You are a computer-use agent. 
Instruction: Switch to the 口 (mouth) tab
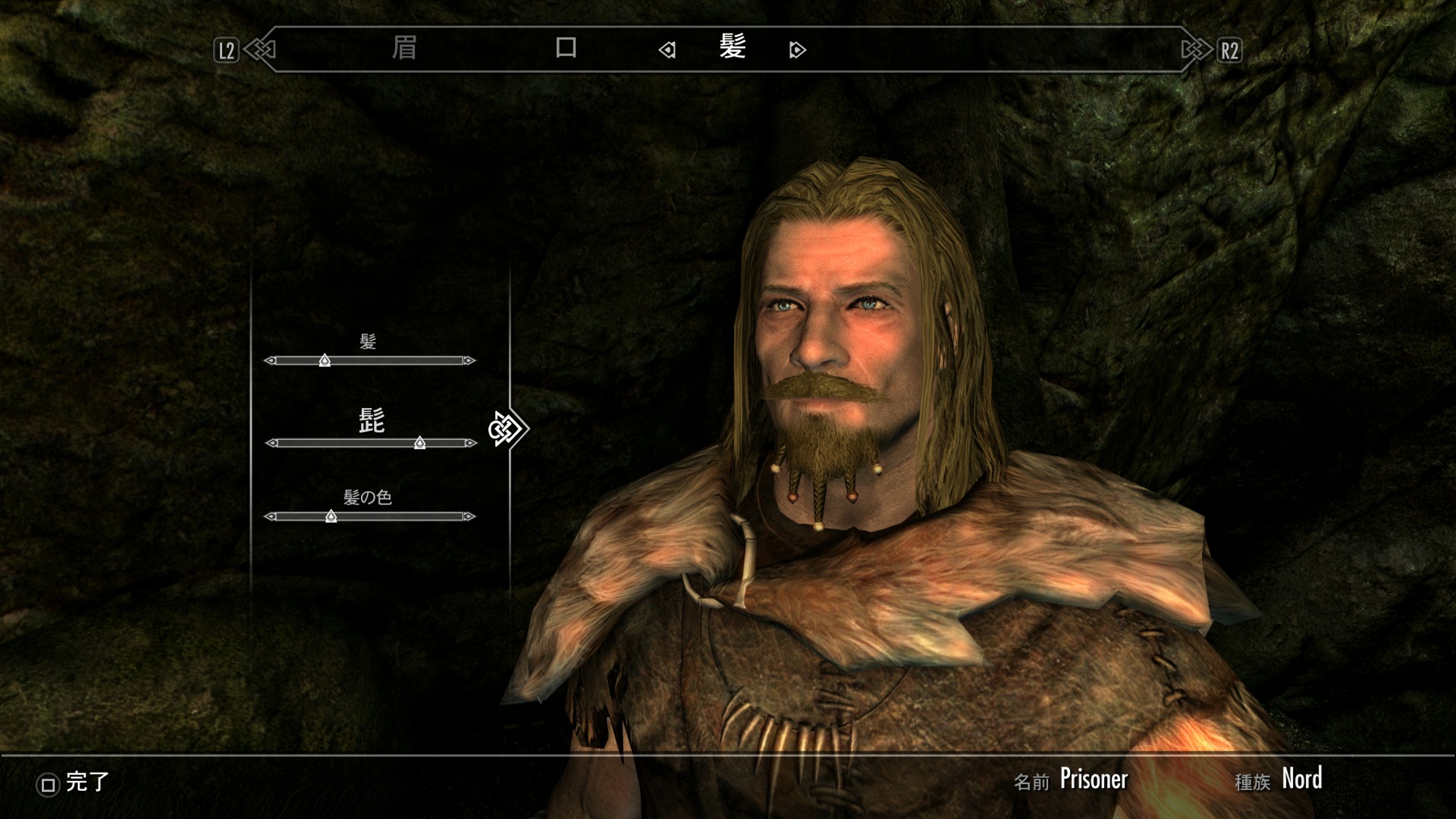(566, 49)
